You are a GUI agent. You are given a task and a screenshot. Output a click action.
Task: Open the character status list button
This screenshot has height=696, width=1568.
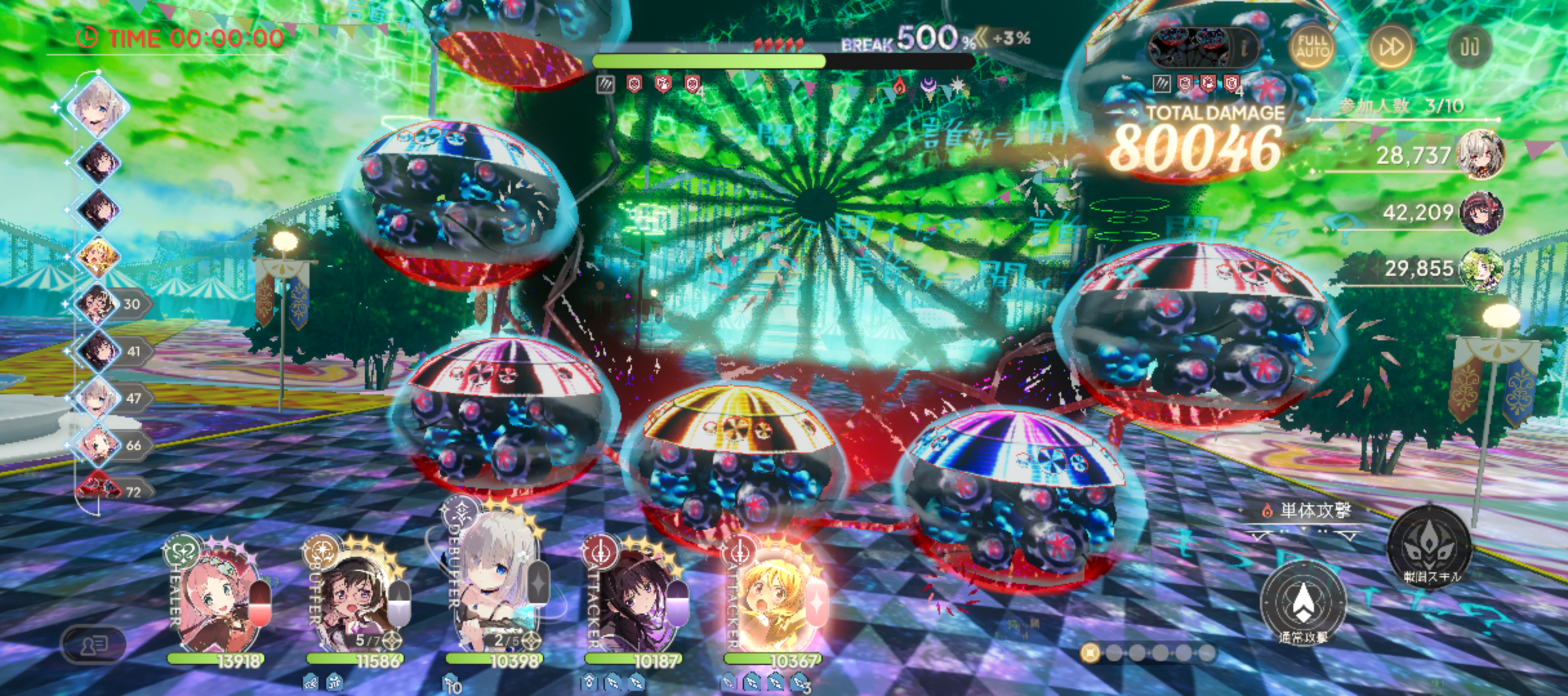pyautogui.click(x=93, y=643)
